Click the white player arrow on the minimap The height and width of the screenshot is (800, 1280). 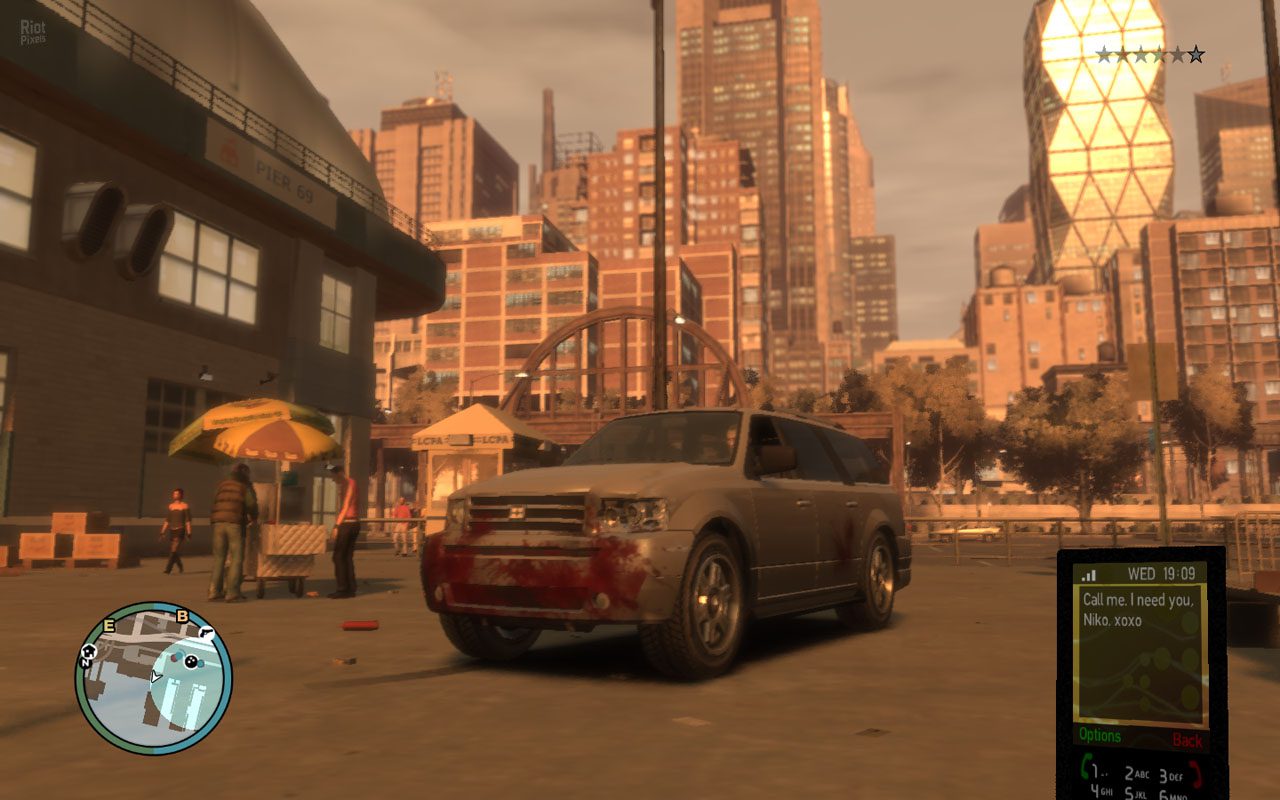[156, 676]
